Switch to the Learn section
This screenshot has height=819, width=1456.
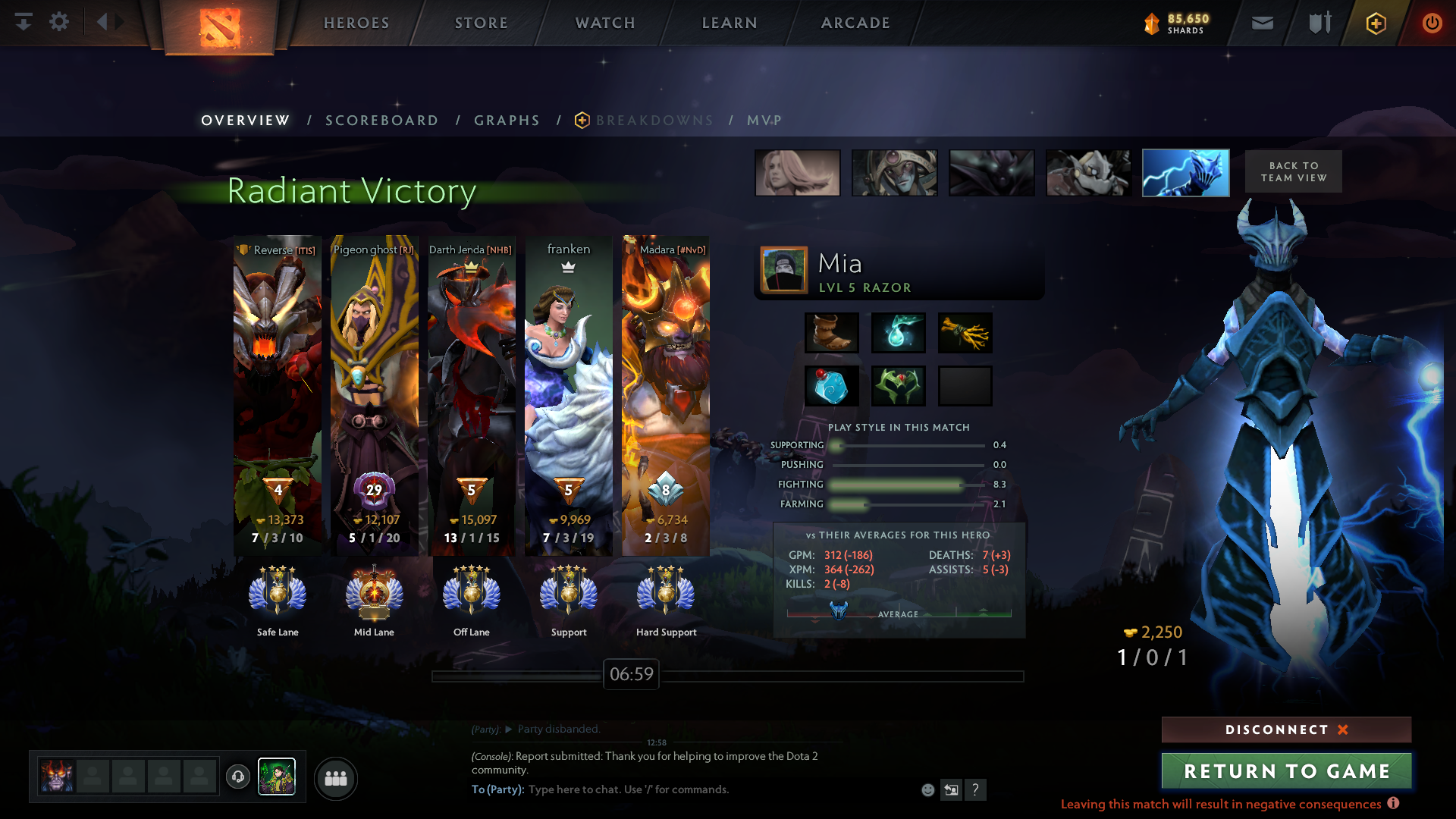[x=730, y=23]
